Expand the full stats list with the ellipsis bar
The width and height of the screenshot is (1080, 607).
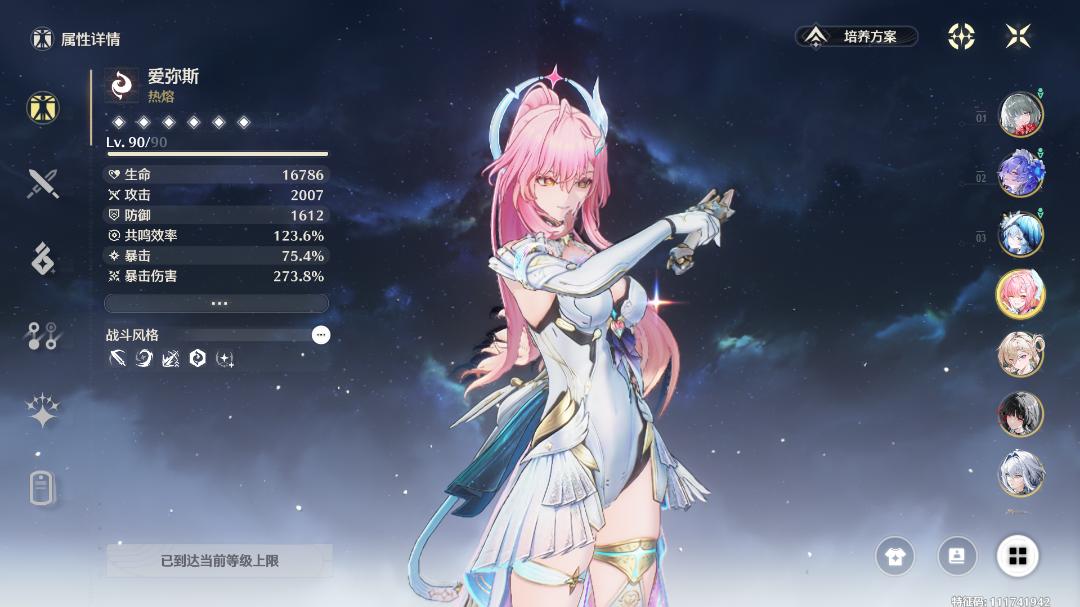(x=216, y=303)
